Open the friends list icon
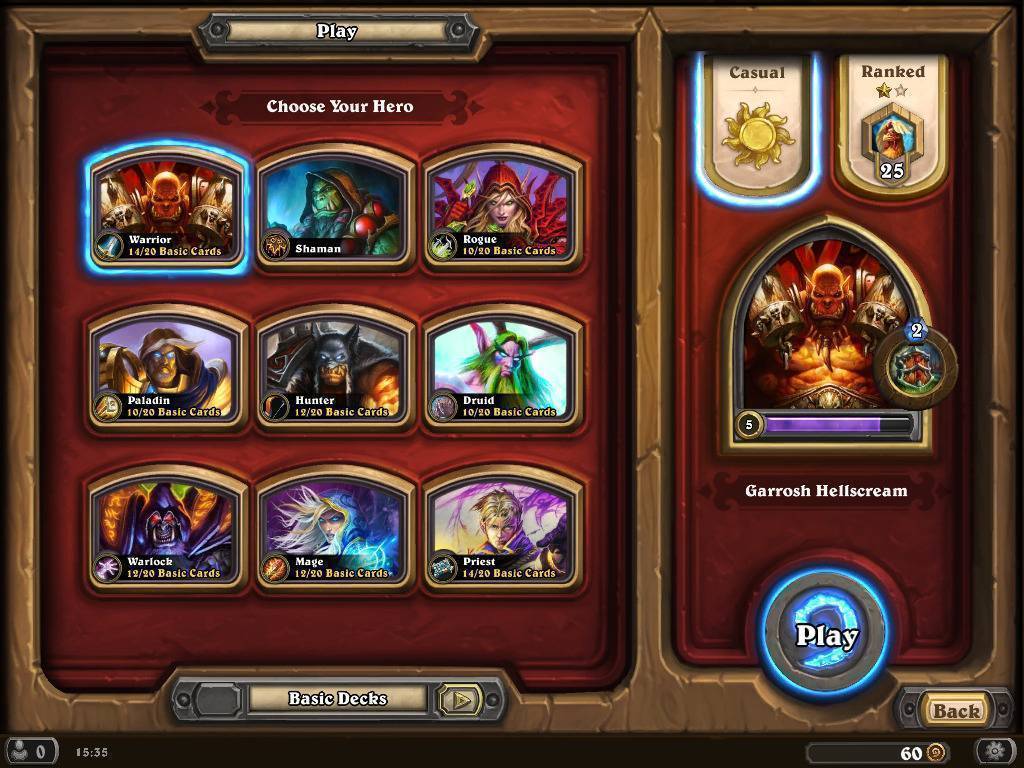Screen dimensions: 1024x768 (x=28, y=752)
